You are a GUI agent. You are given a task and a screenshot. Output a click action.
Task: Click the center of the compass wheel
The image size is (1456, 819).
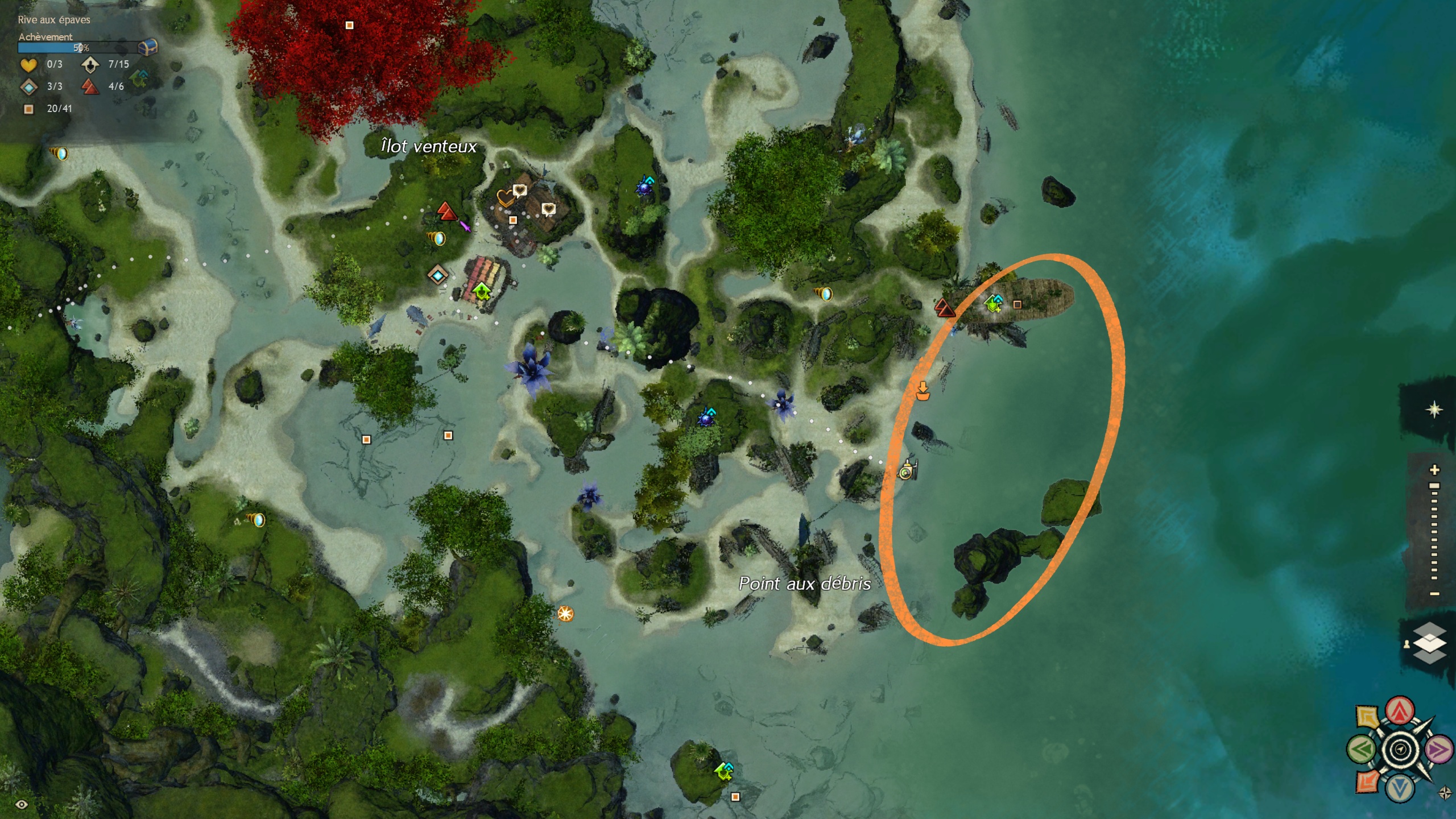(1400, 750)
